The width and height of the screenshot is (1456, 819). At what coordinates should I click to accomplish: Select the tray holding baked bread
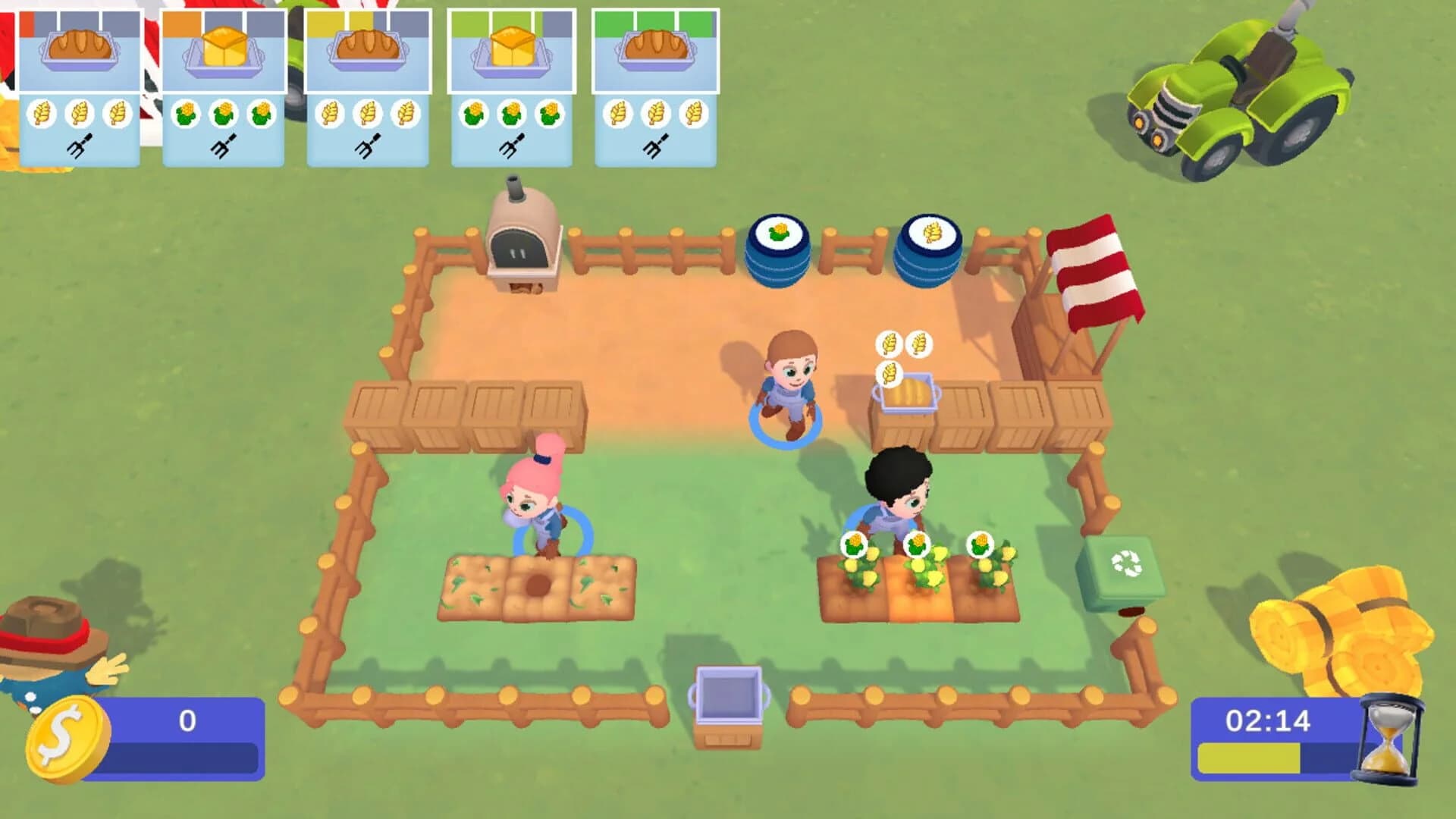[x=907, y=394]
